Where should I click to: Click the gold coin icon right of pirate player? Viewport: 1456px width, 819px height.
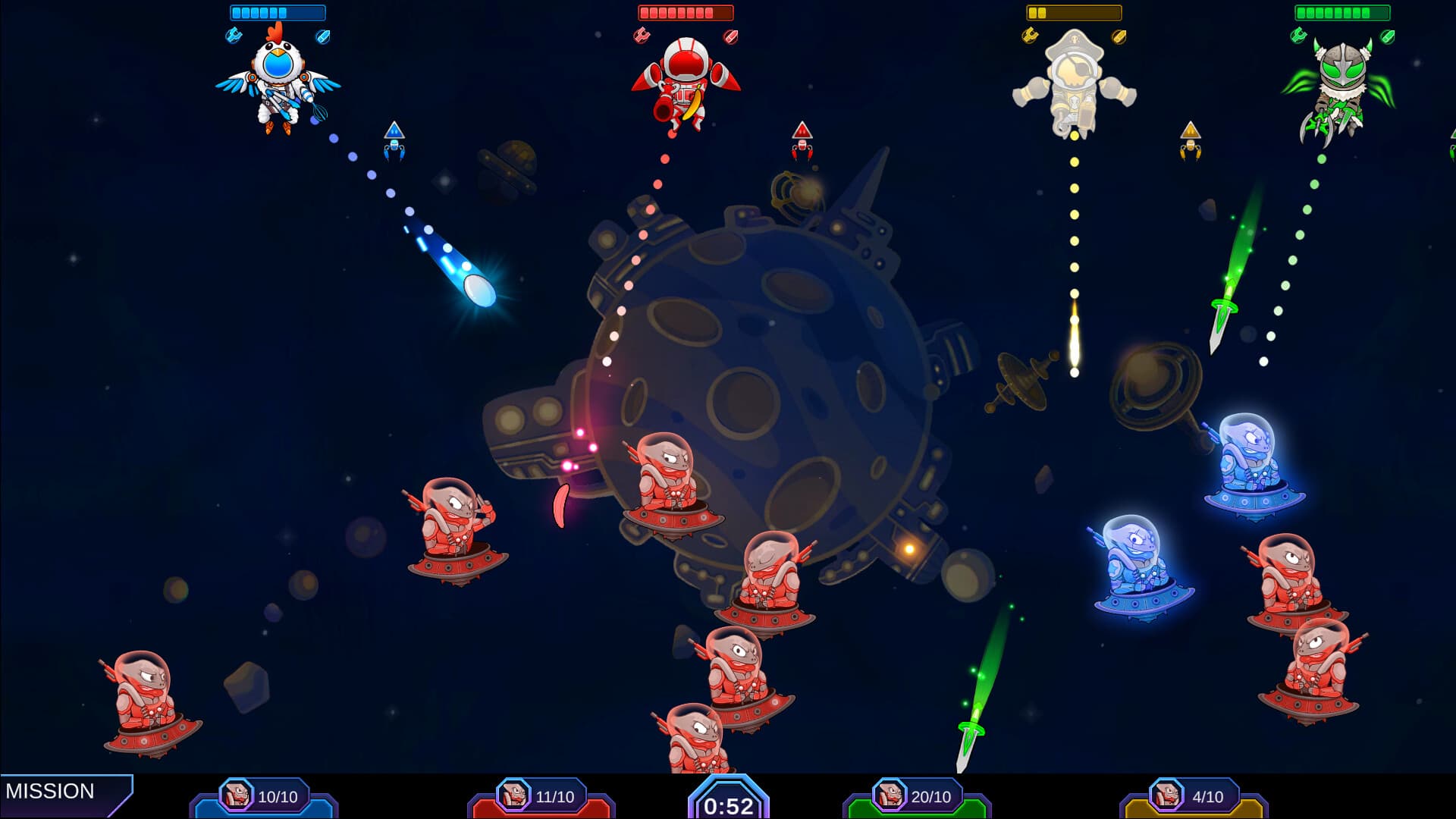(1119, 34)
